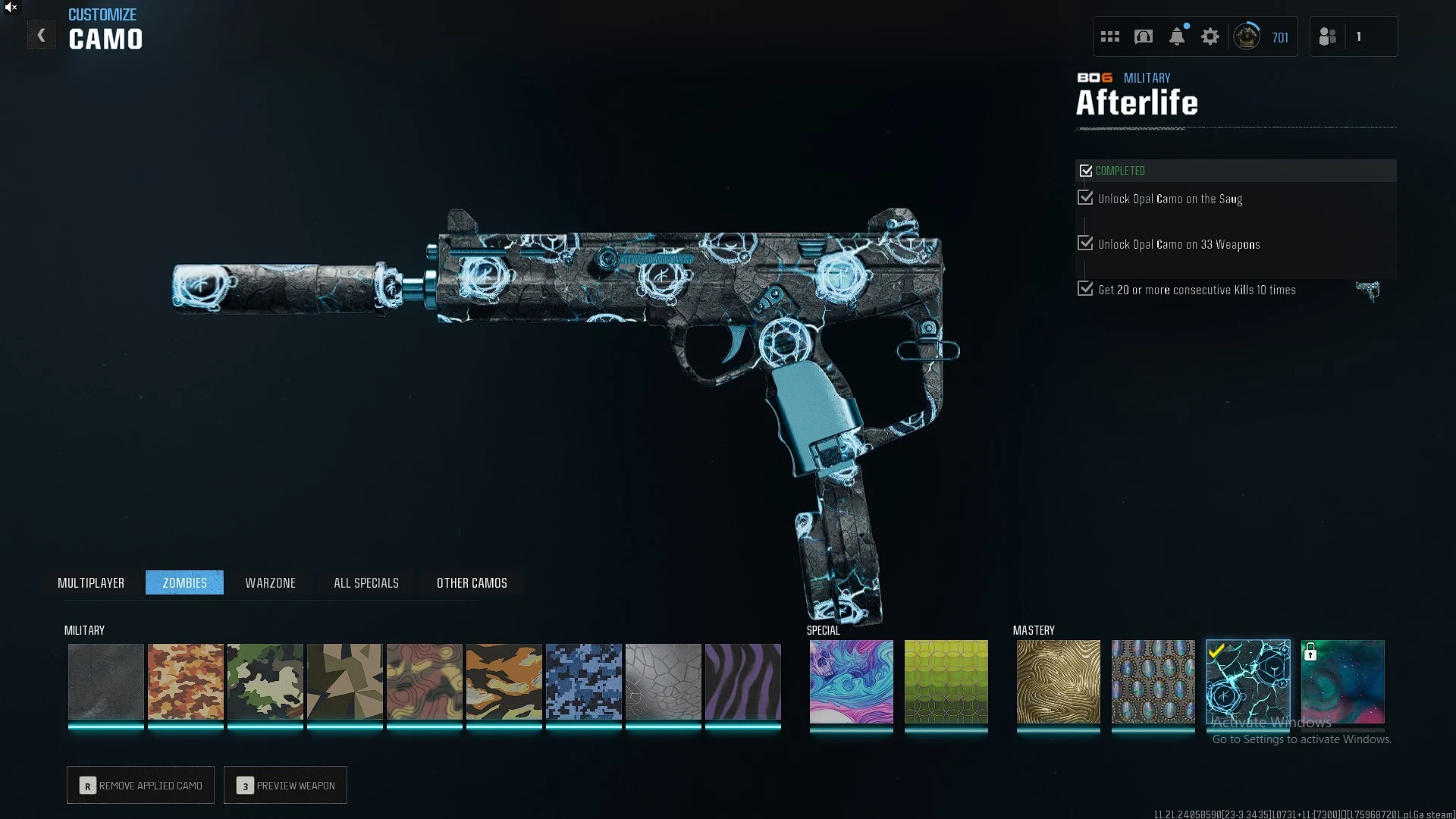The width and height of the screenshot is (1456, 819).
Task: Select the green woodland camo swatch
Action: click(x=265, y=681)
